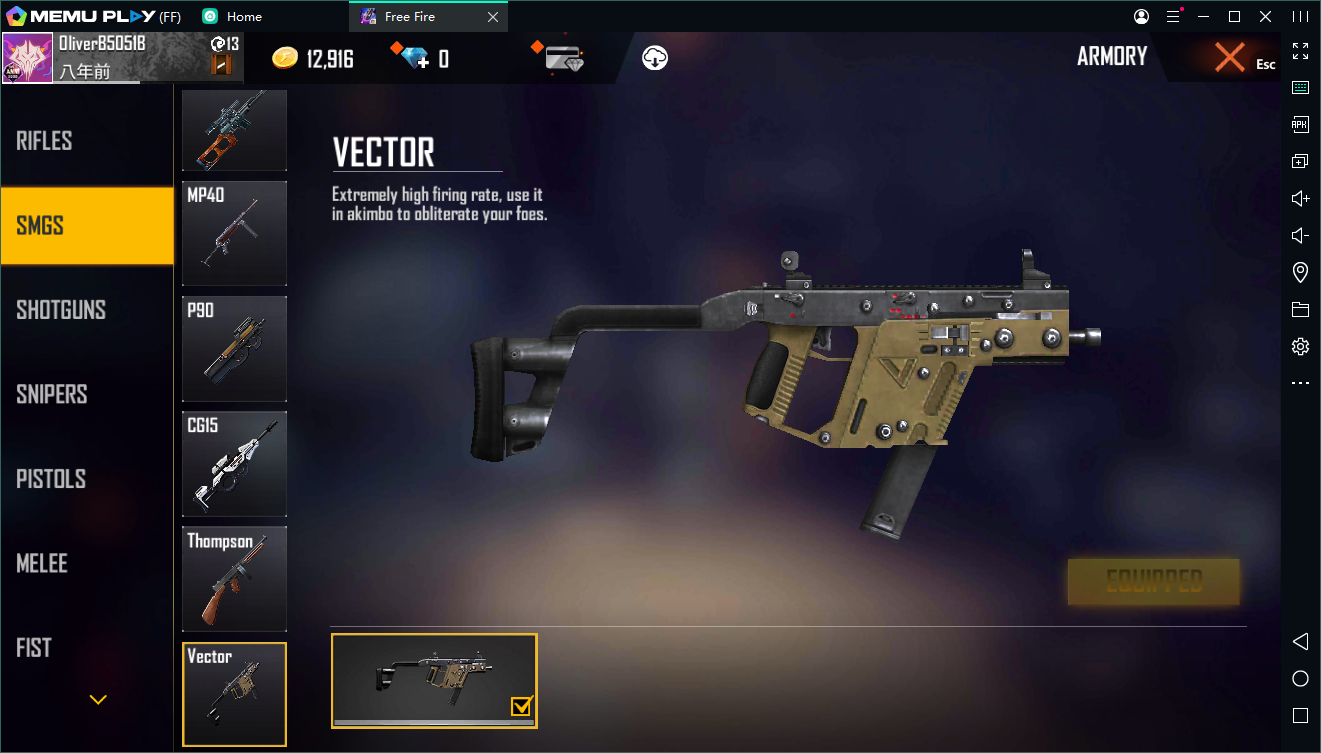Select the Pistols category
This screenshot has width=1321, height=753.
(86, 479)
